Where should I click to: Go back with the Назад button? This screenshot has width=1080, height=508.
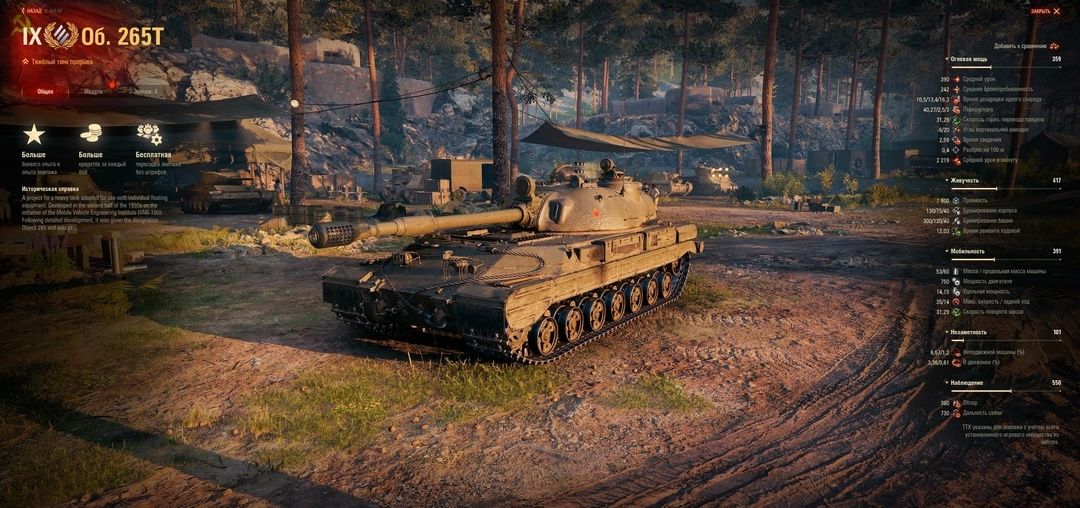tap(32, 11)
